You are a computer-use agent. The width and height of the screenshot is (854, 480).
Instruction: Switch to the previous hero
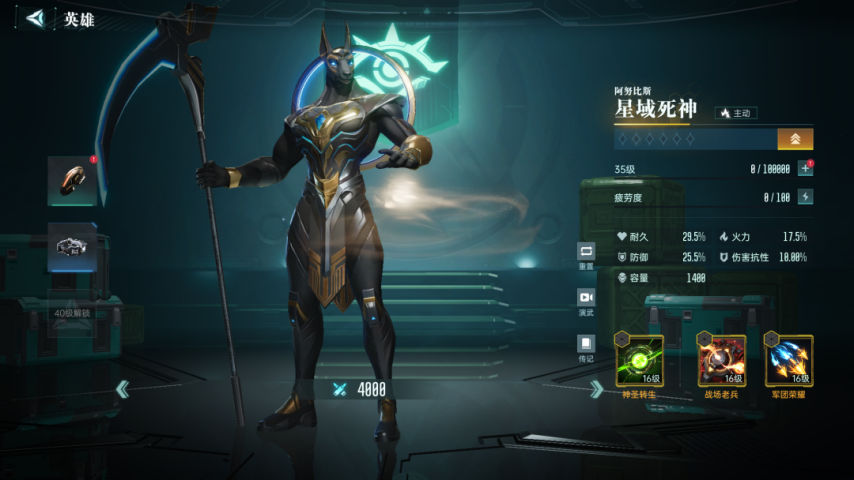[122, 389]
